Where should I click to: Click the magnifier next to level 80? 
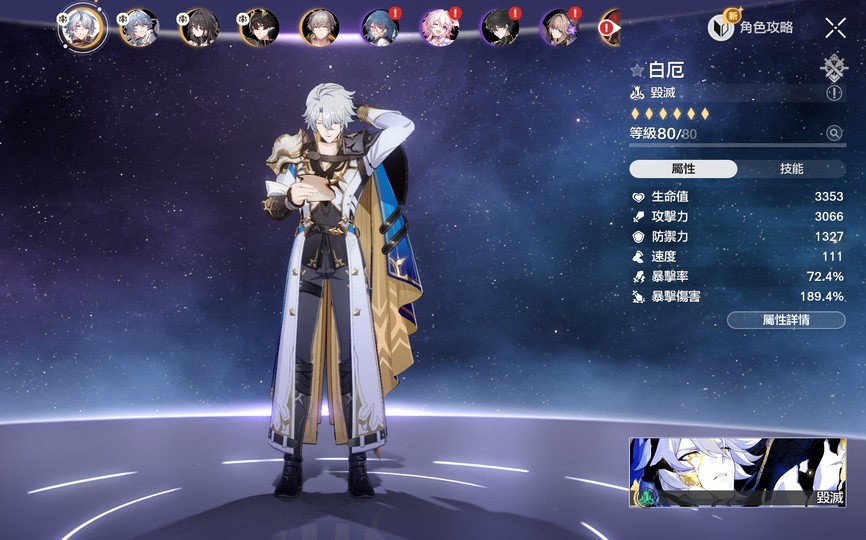pyautogui.click(x=834, y=133)
